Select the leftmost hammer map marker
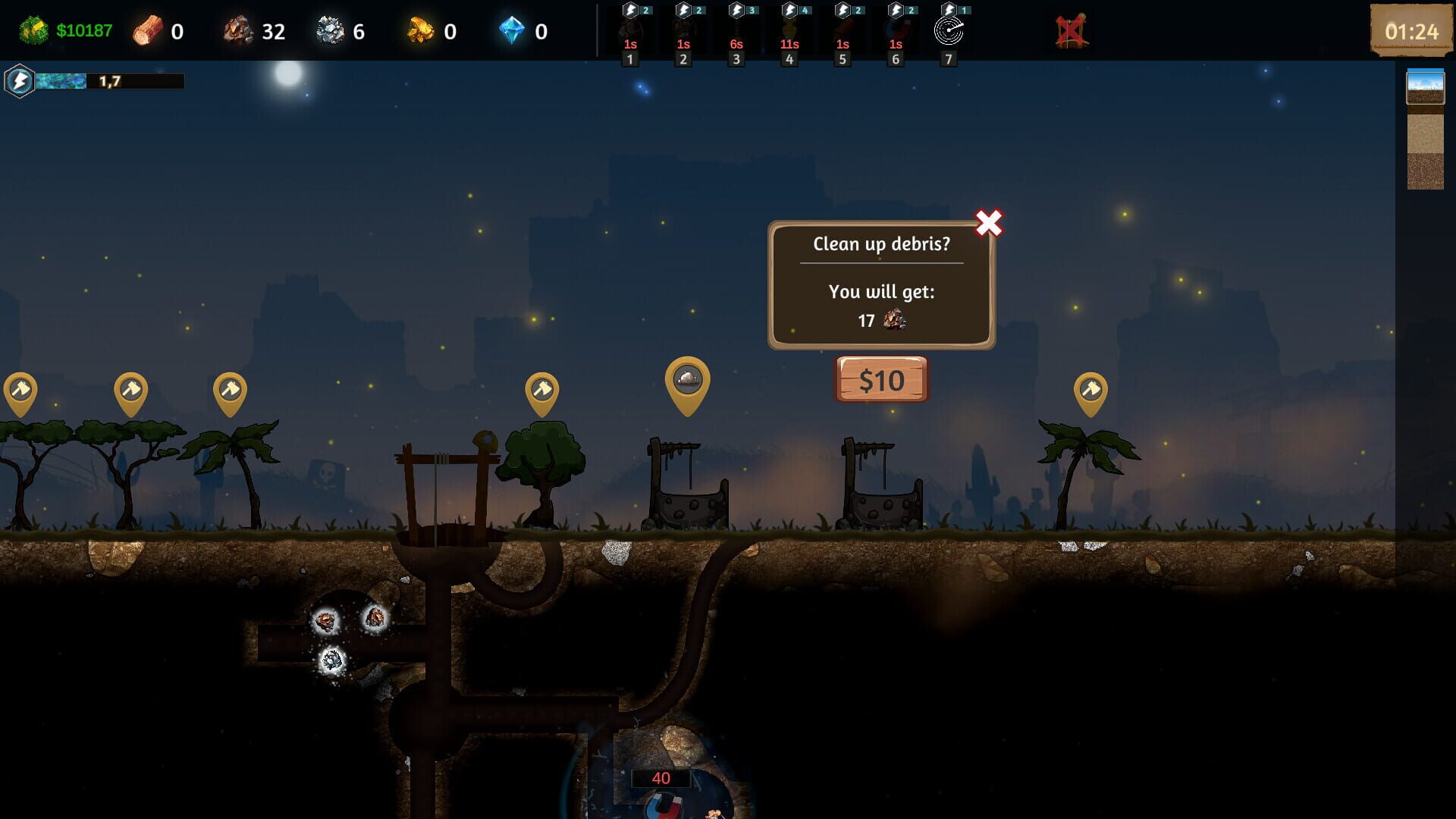Image resolution: width=1456 pixels, height=819 pixels. coord(20,391)
